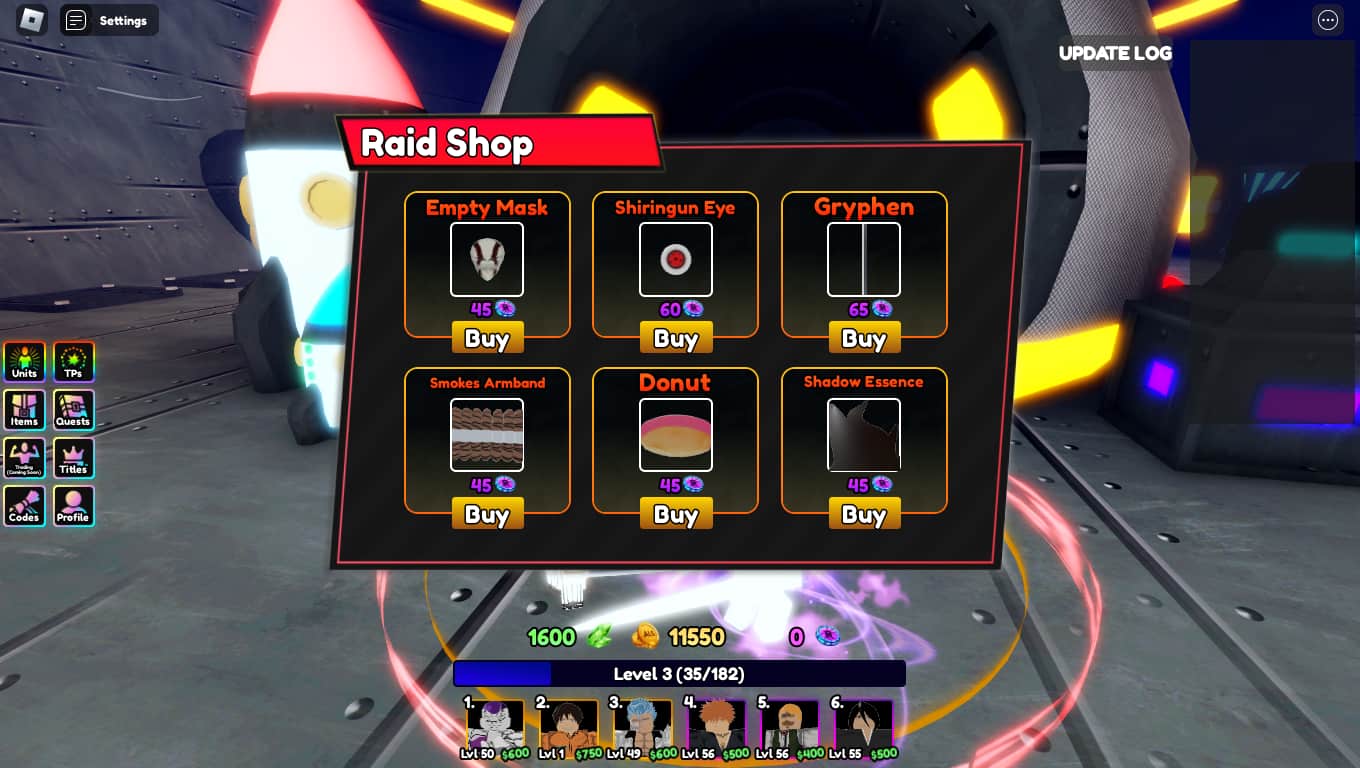The height and width of the screenshot is (768, 1360).
Task: Open the Items panel
Action: [23, 410]
